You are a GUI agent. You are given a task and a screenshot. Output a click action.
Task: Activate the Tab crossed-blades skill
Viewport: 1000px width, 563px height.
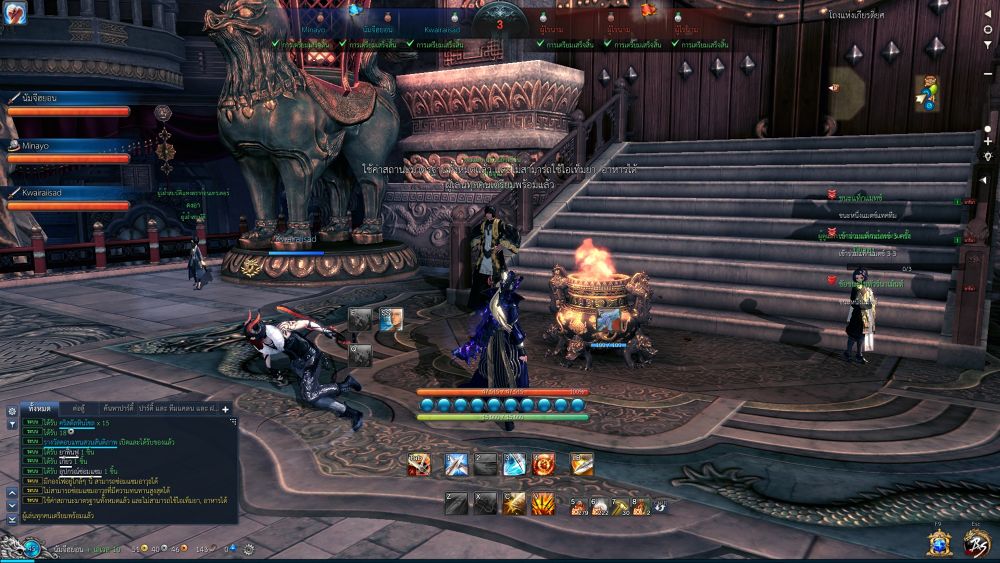[x=420, y=464]
